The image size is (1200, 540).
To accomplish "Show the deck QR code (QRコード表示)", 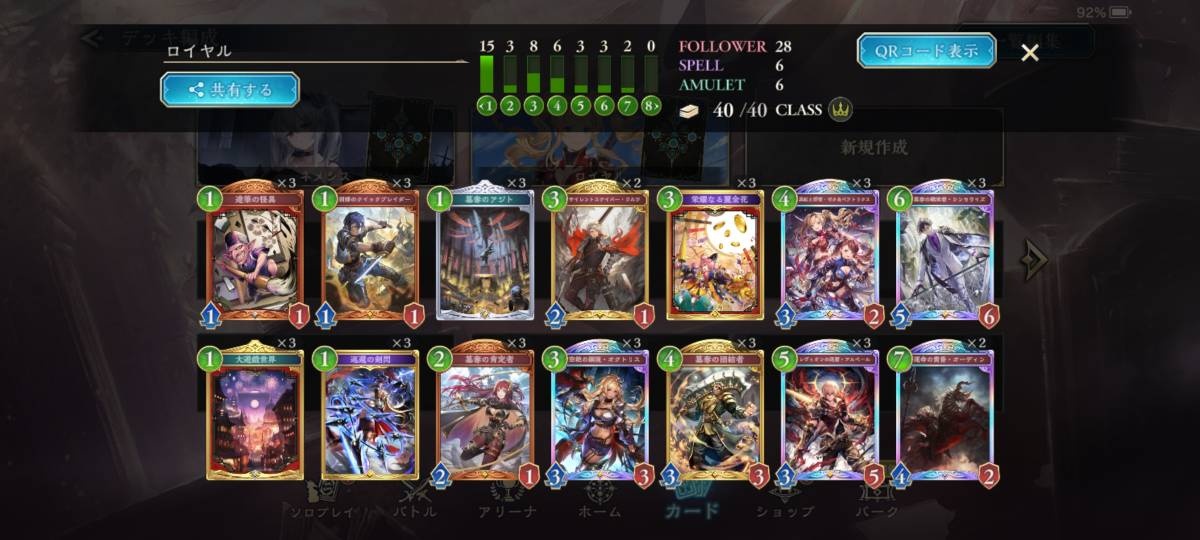I will pos(926,51).
